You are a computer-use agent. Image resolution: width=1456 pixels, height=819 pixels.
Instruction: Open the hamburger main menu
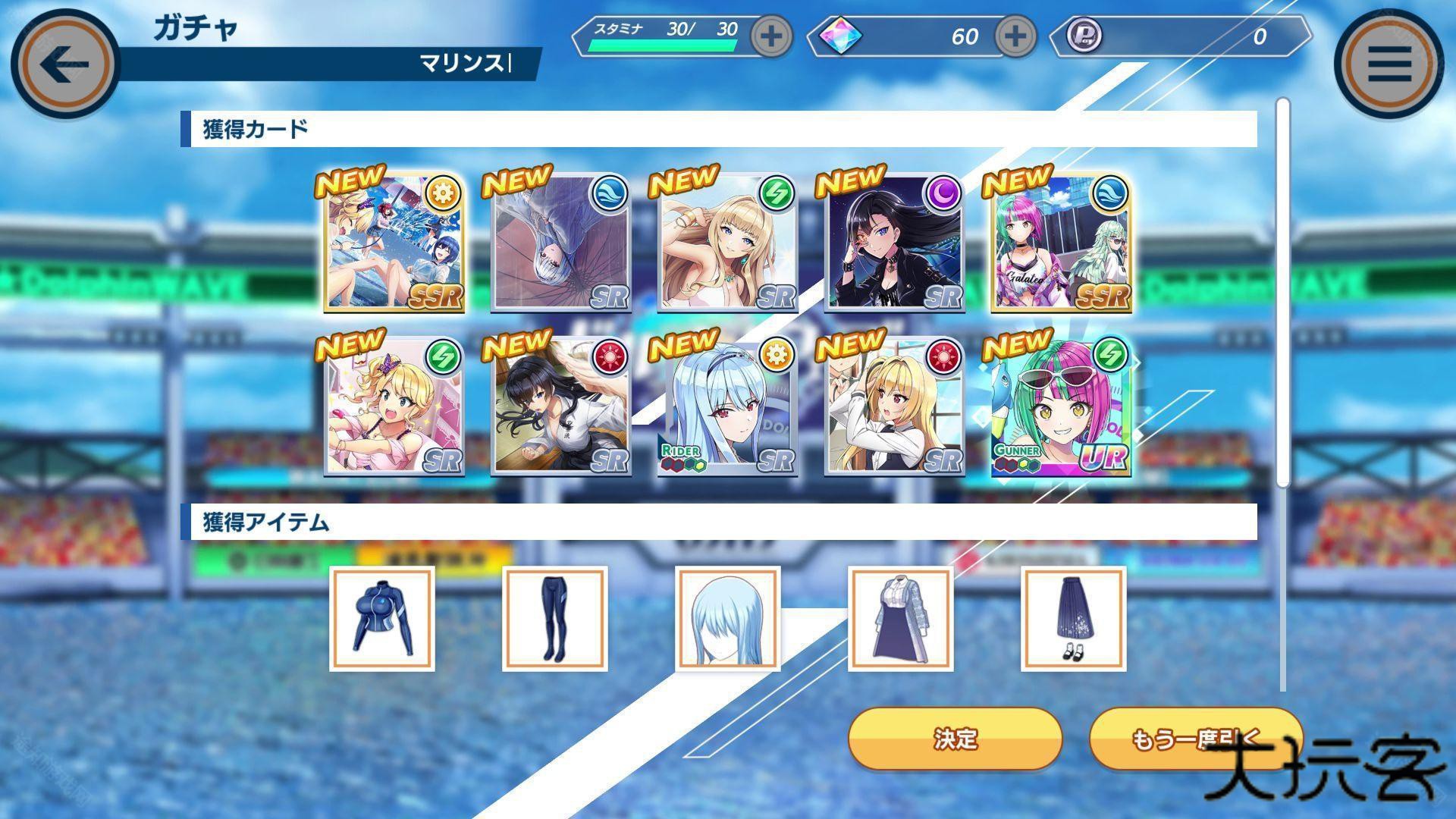pyautogui.click(x=1389, y=64)
